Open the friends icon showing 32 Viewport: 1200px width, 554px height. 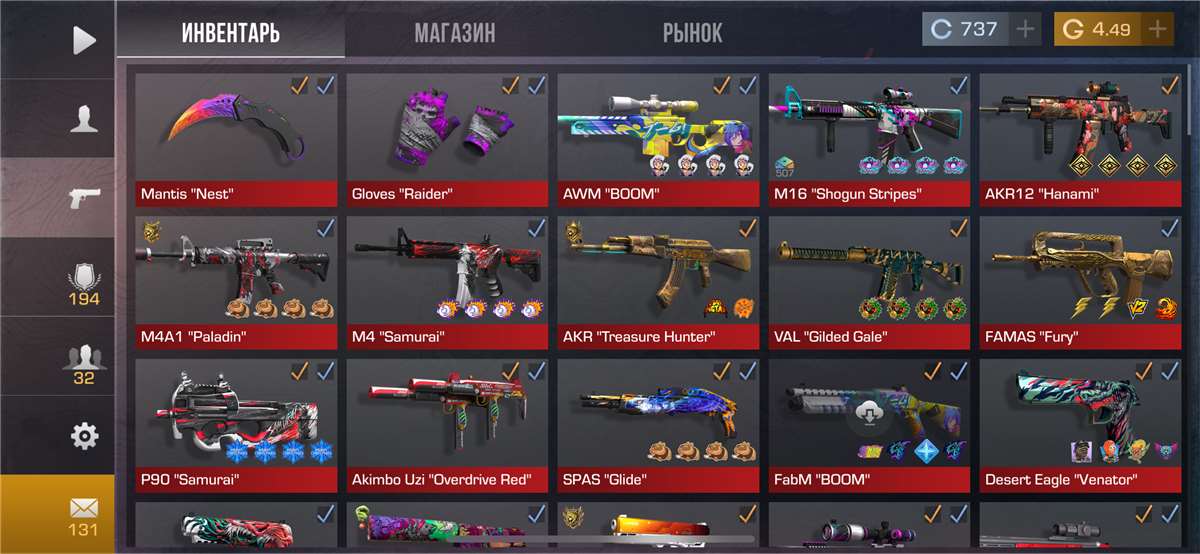(84, 363)
